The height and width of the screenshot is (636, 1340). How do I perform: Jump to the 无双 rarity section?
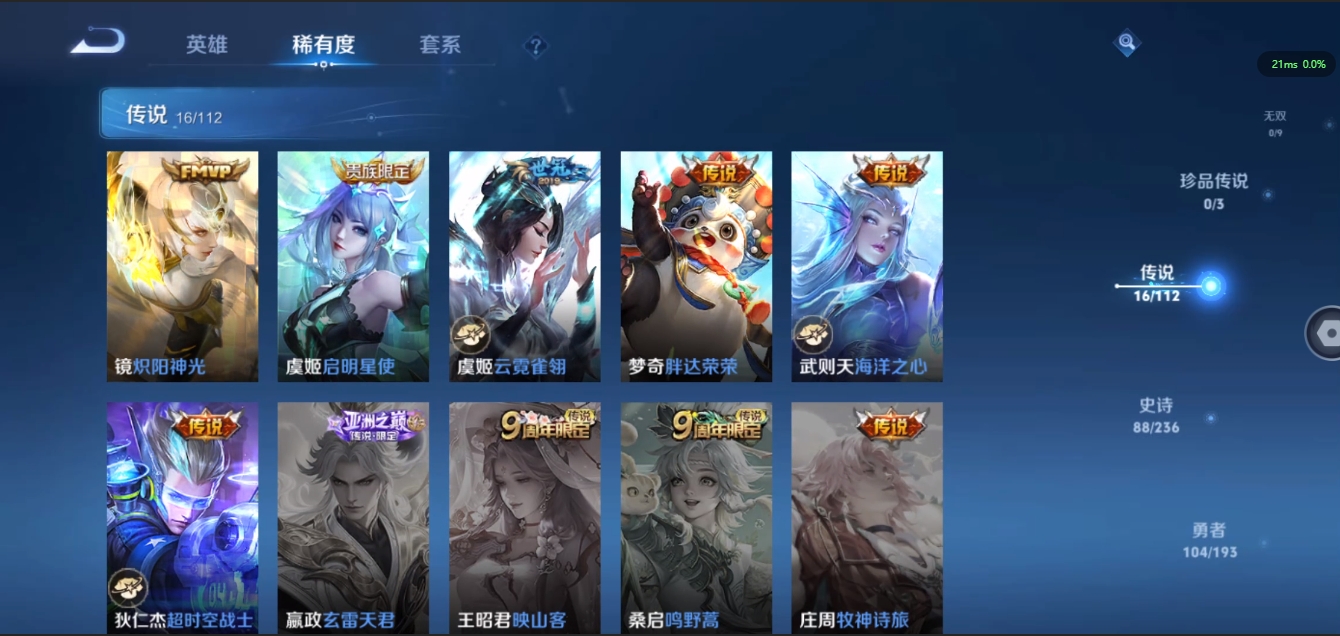1274,123
